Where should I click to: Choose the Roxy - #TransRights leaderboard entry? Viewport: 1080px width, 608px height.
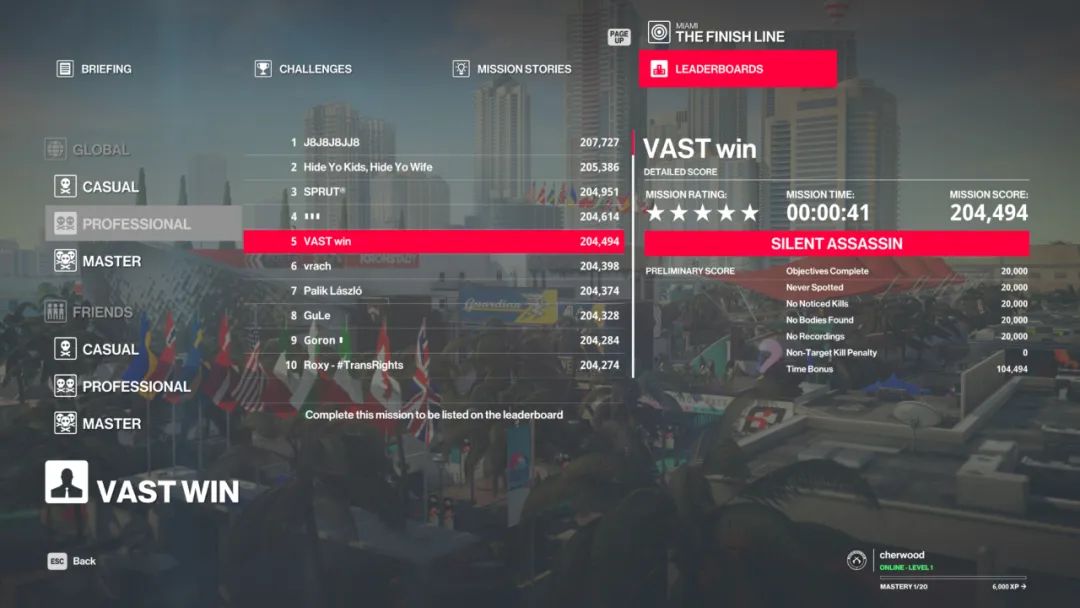click(x=433, y=365)
